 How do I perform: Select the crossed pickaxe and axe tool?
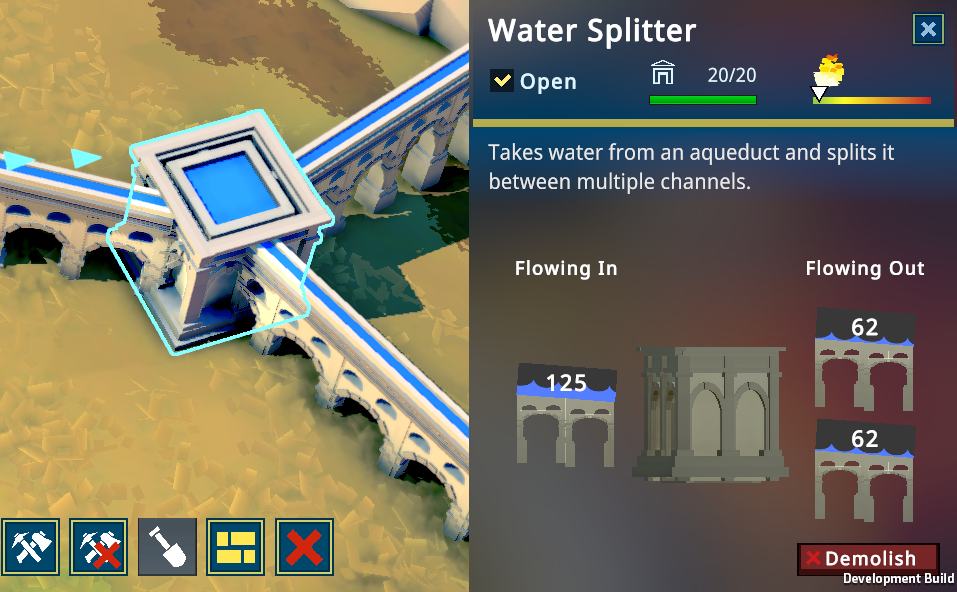[30, 547]
